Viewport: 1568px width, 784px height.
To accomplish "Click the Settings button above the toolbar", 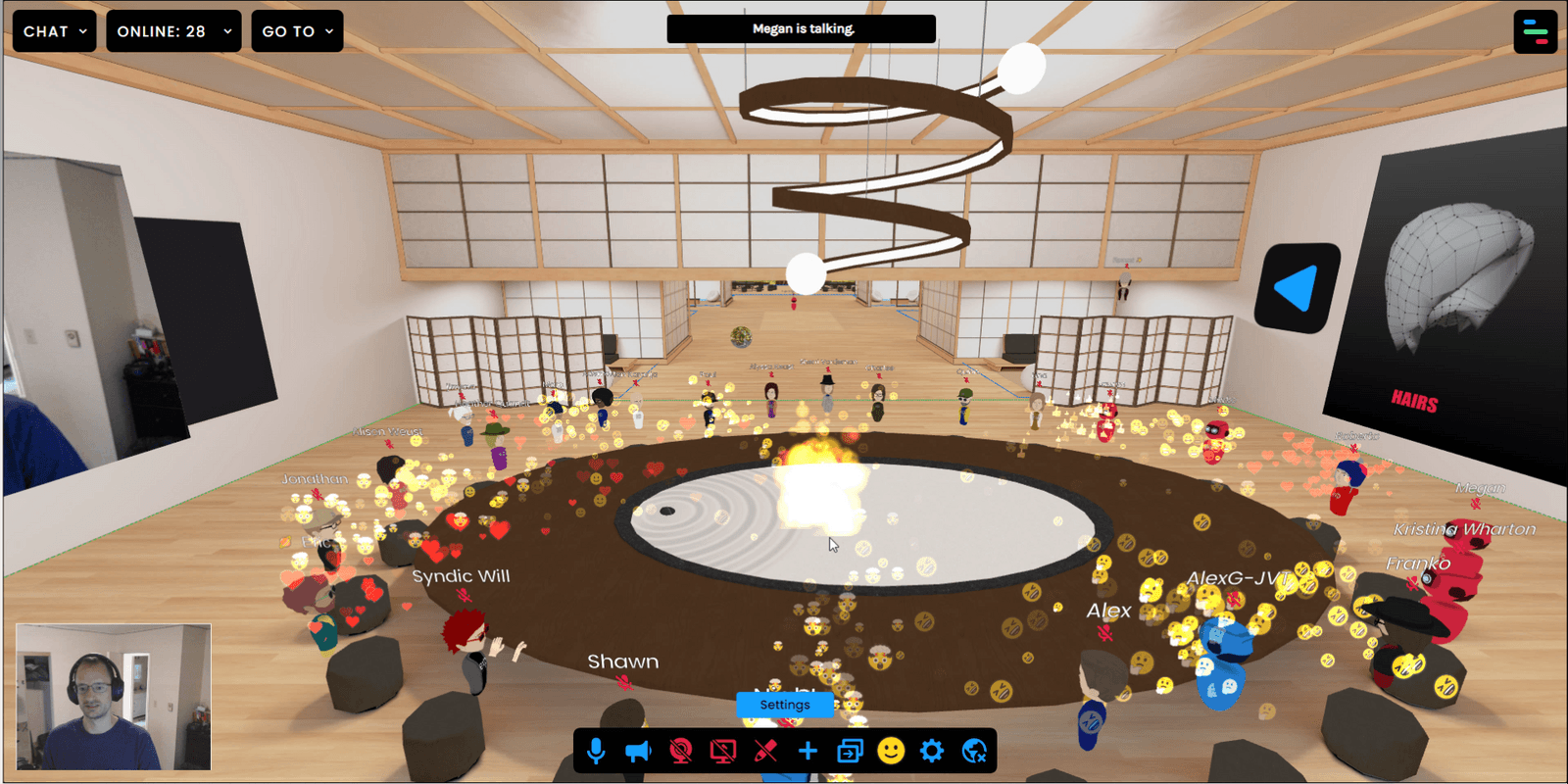I will 784,705.
